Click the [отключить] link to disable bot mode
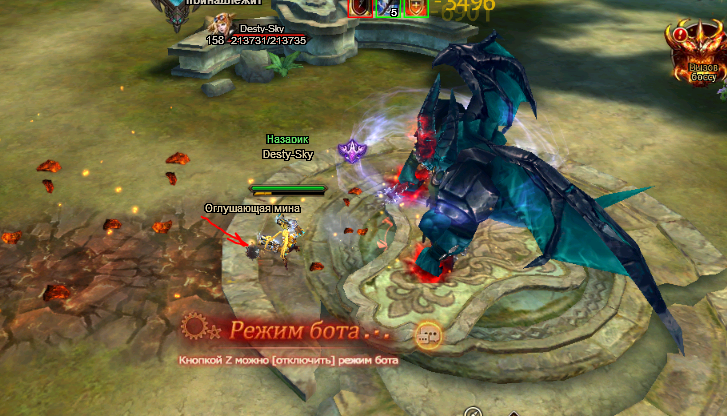 pyautogui.click(x=301, y=360)
